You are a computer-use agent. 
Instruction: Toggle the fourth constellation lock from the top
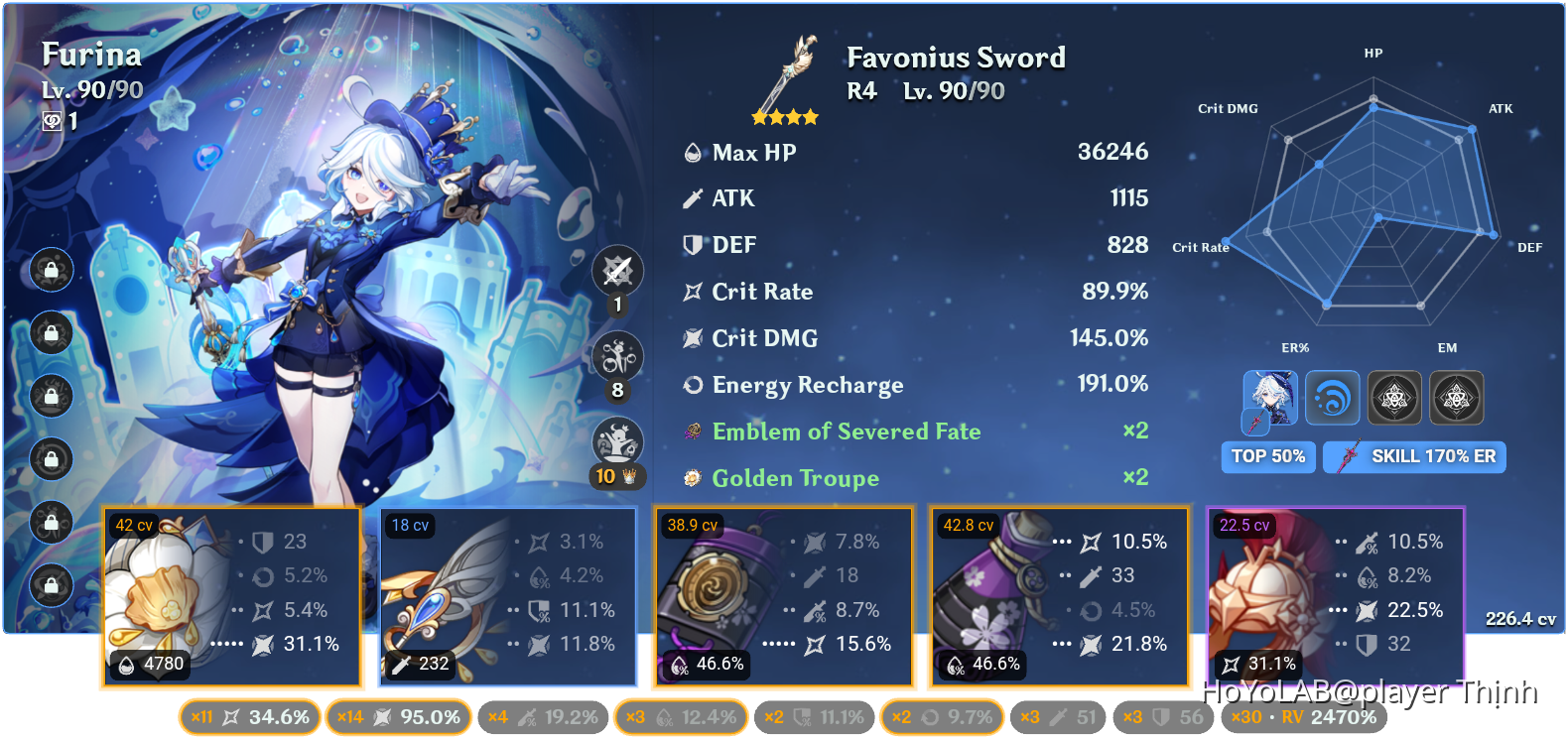(50, 460)
